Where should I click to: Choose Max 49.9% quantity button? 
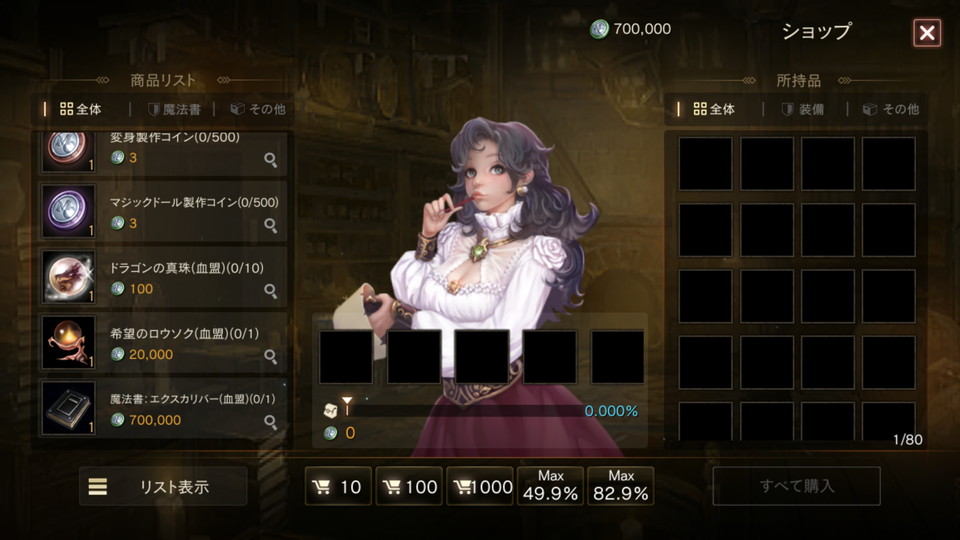551,486
